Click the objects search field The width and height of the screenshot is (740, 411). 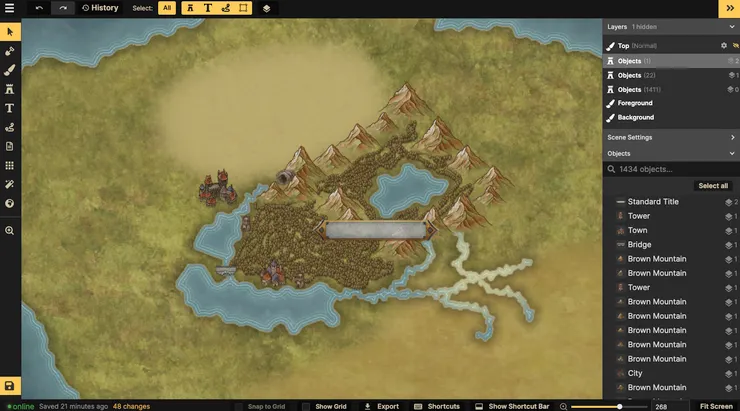(670, 170)
